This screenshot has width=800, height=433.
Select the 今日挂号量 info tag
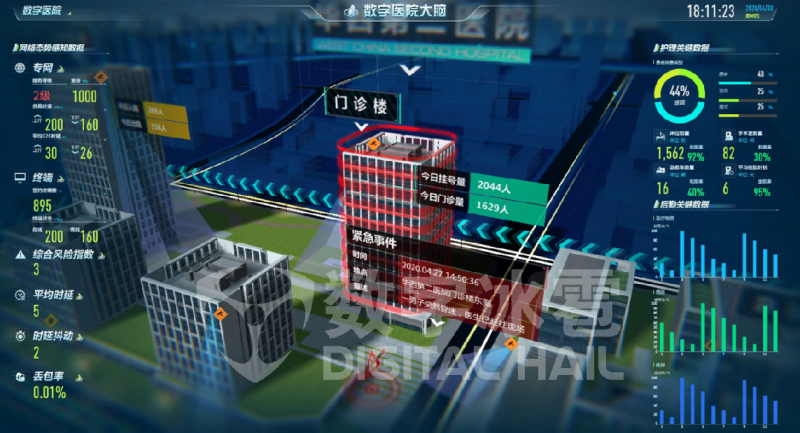tap(444, 185)
